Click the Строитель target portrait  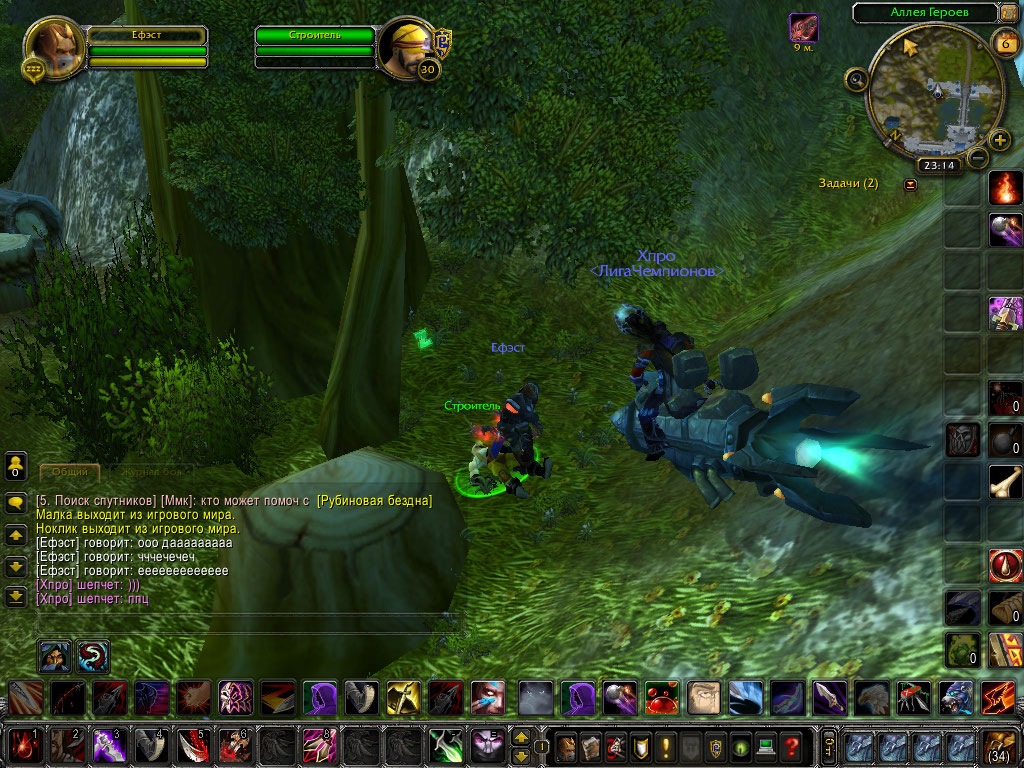[406, 45]
